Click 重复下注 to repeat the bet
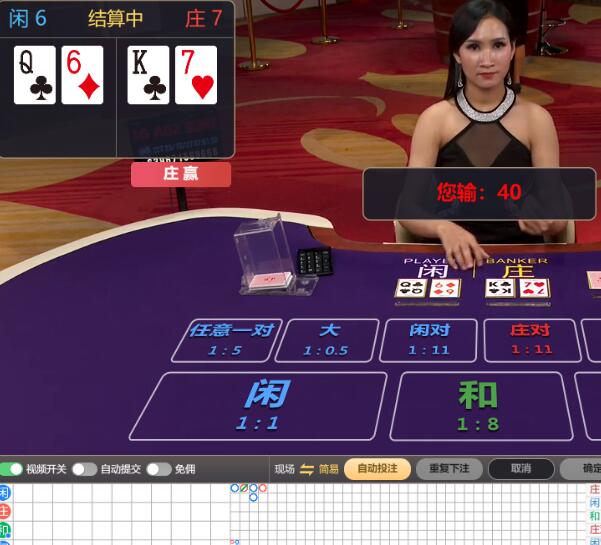The width and height of the screenshot is (601, 545). 449,469
